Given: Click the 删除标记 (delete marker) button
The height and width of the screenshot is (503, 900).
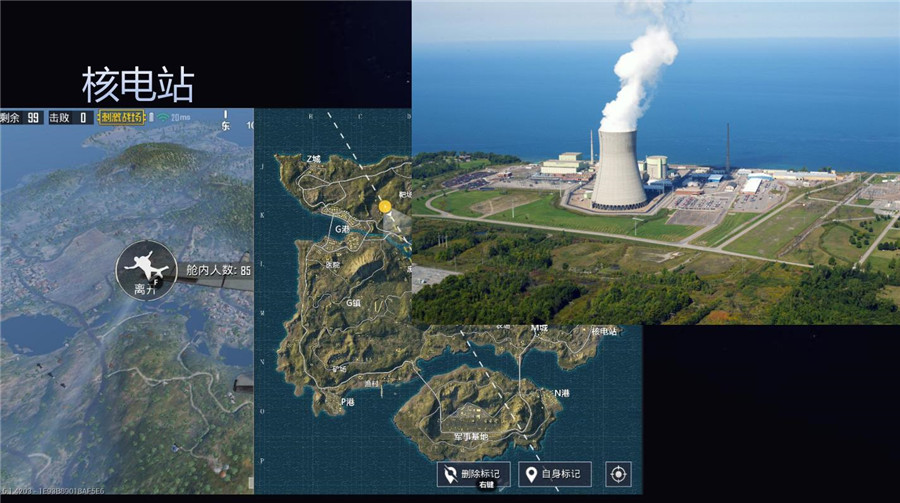Looking at the screenshot, I should [x=473, y=474].
